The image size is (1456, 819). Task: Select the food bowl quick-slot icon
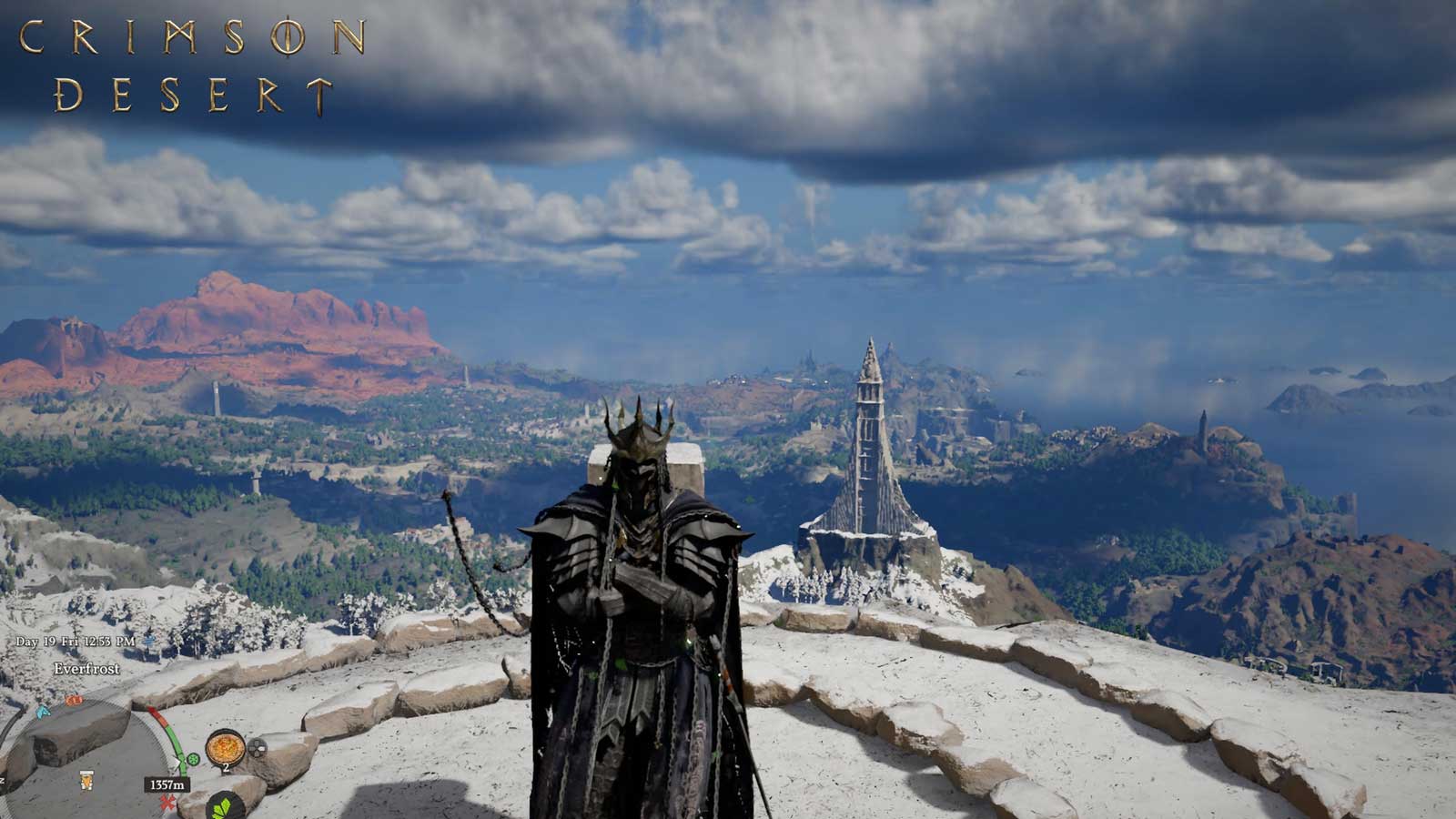[x=226, y=747]
